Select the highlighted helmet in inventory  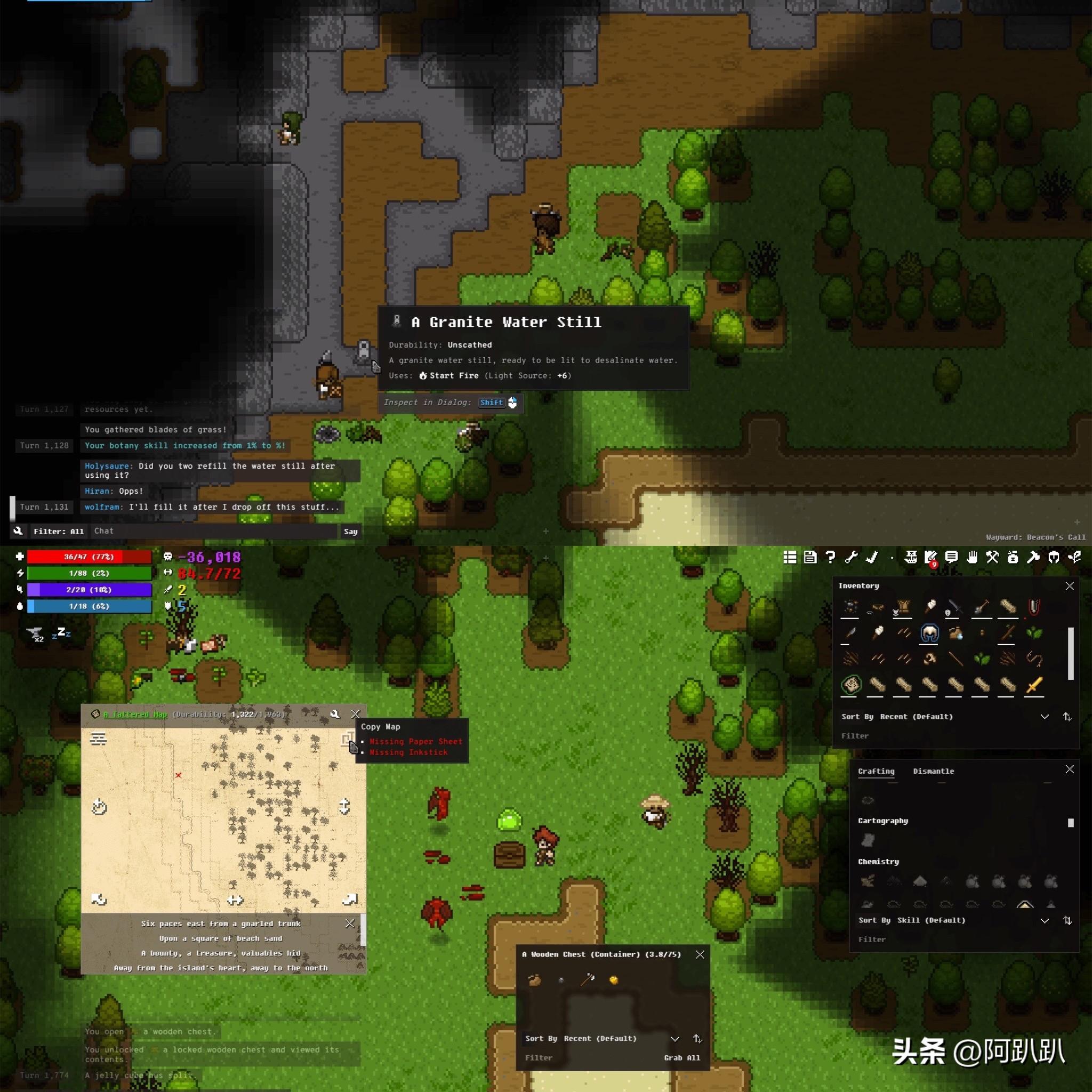[929, 633]
